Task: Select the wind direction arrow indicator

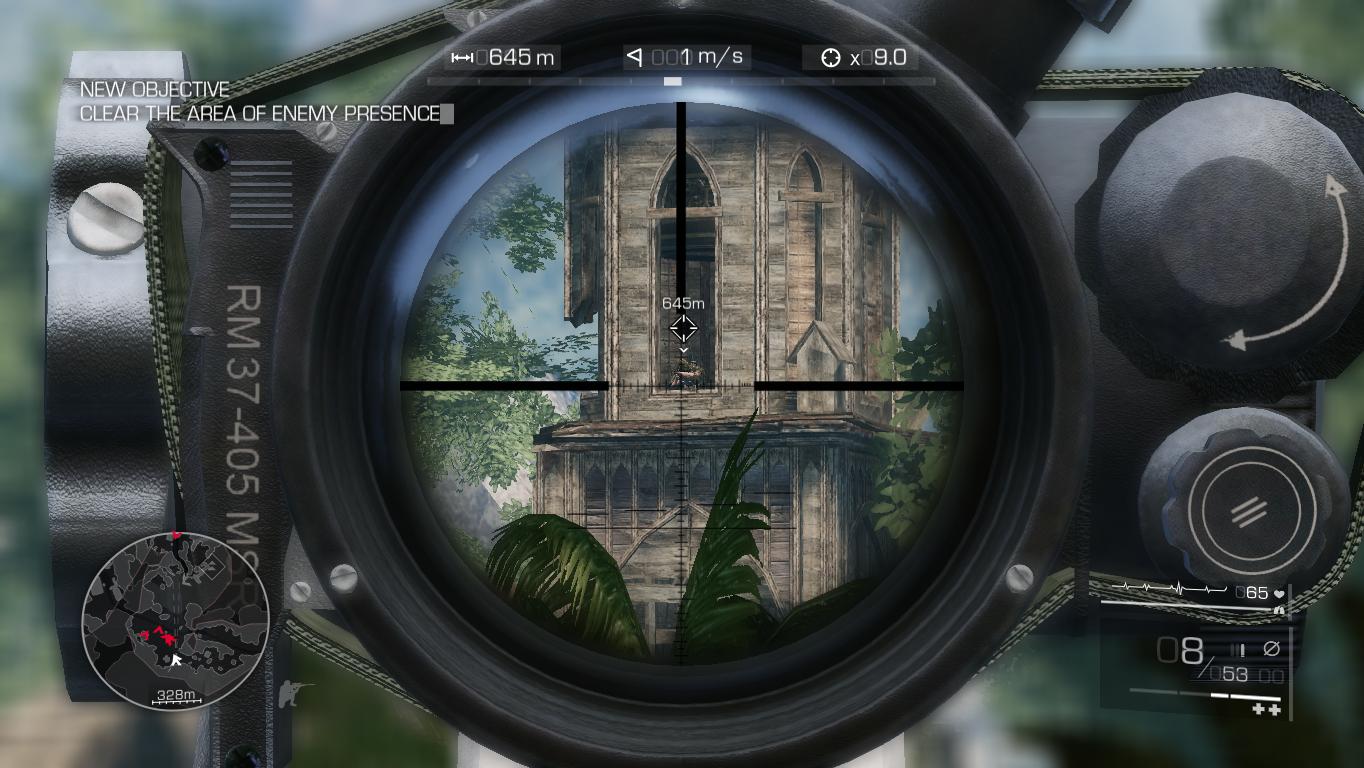Action: click(x=634, y=56)
